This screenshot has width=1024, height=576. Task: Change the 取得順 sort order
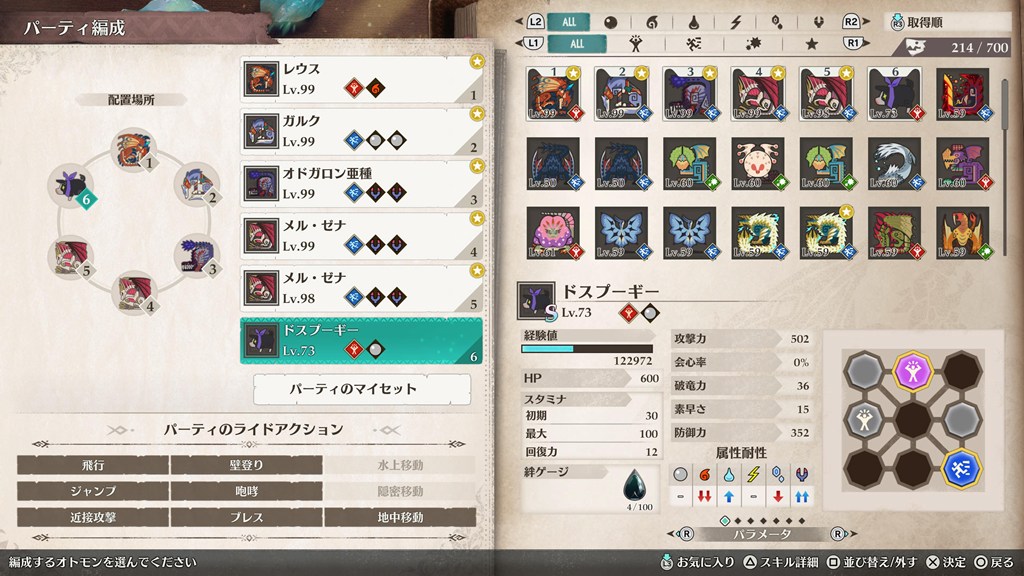pyautogui.click(x=945, y=22)
